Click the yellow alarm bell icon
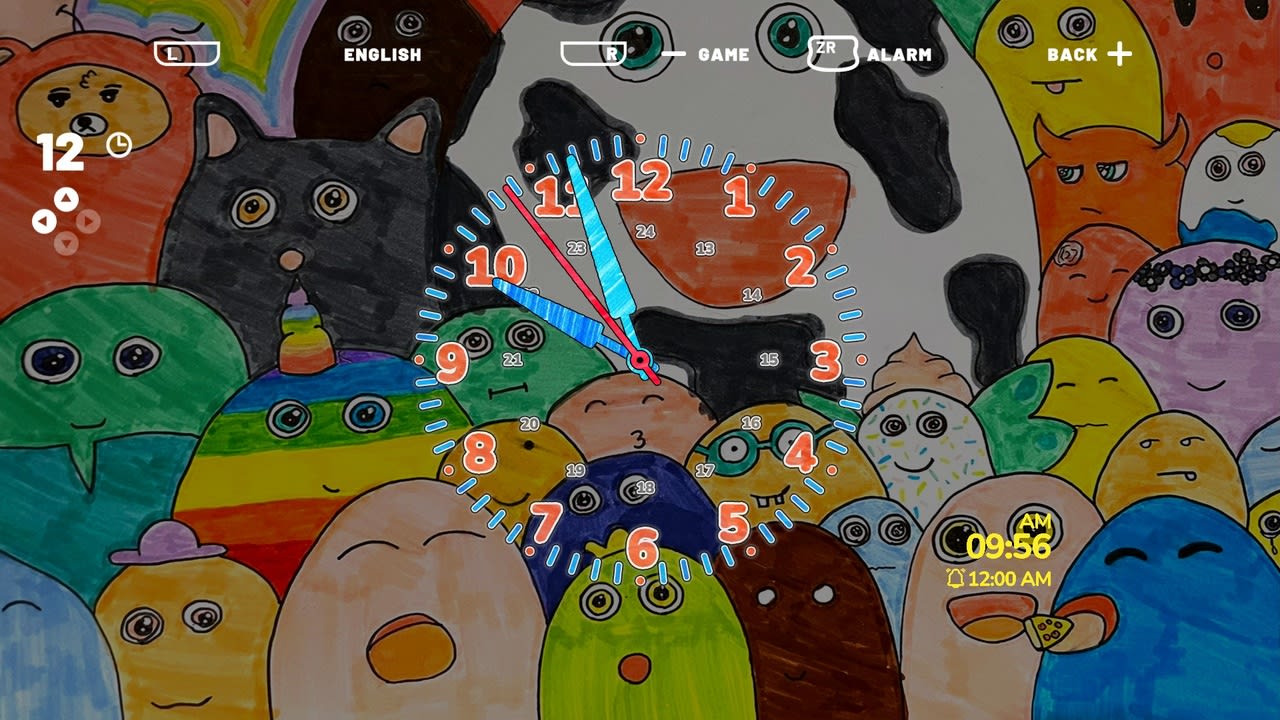 pyautogui.click(x=957, y=577)
